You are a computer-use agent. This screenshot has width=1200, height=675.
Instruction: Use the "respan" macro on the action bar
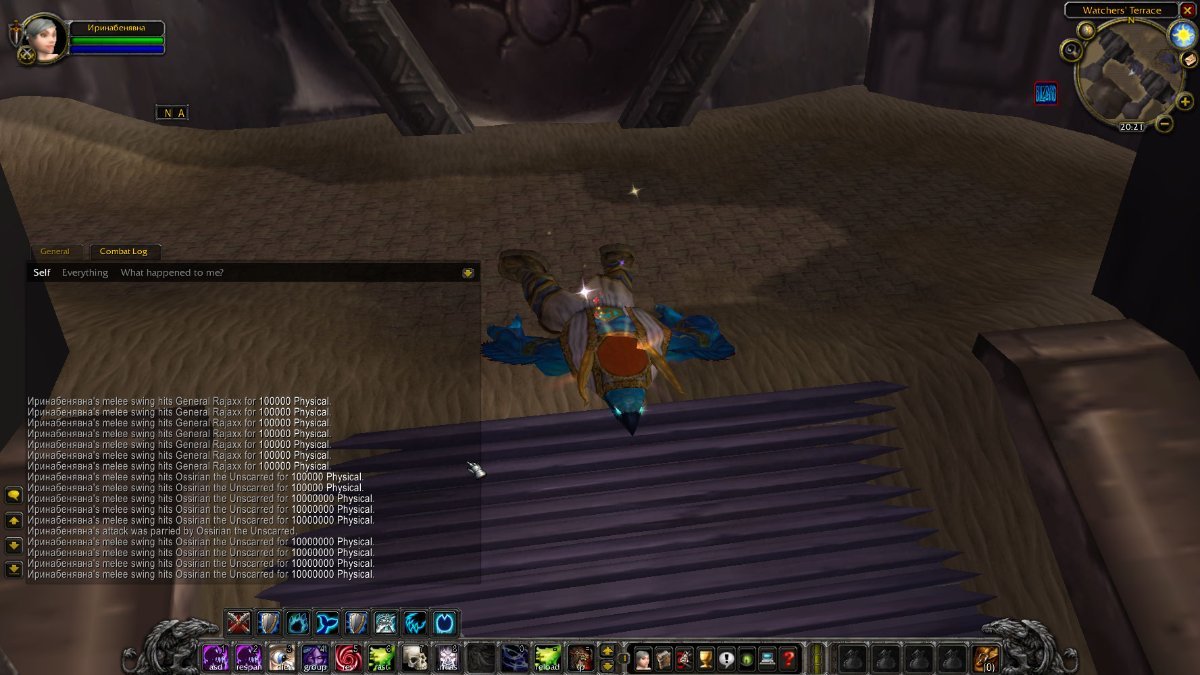tap(248, 657)
